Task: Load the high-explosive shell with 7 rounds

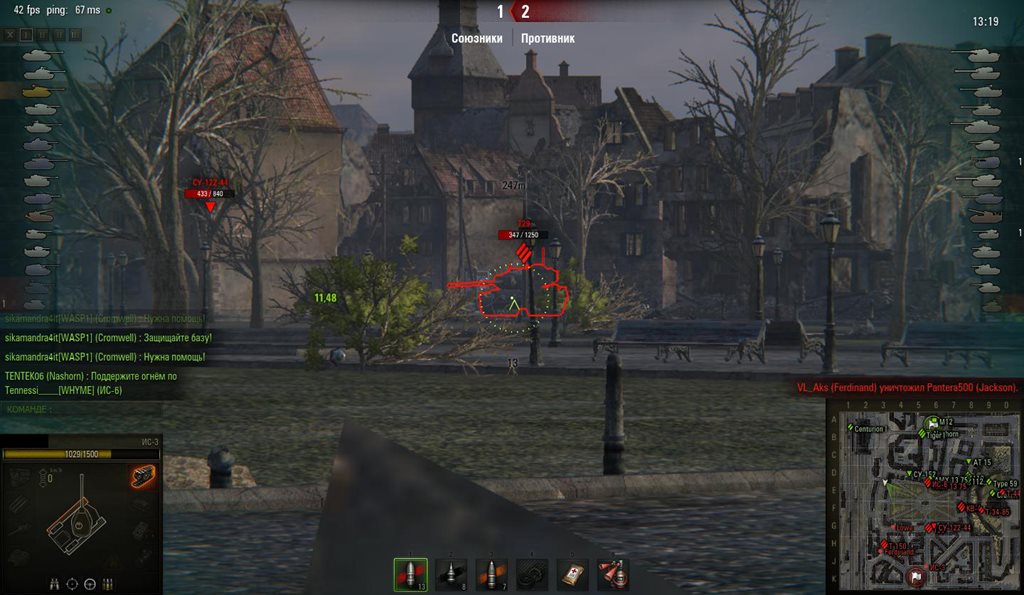Action: pos(491,574)
